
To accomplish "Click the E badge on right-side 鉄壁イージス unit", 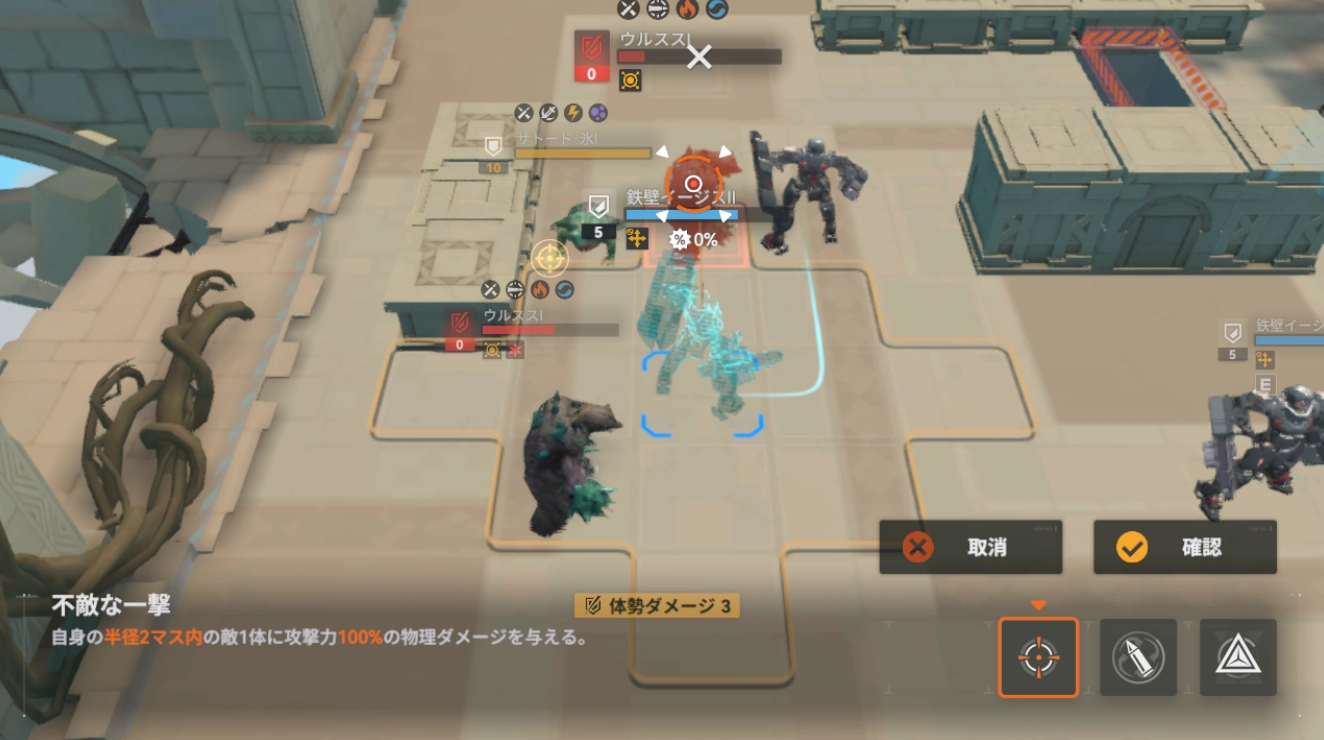I will tap(1266, 382).
